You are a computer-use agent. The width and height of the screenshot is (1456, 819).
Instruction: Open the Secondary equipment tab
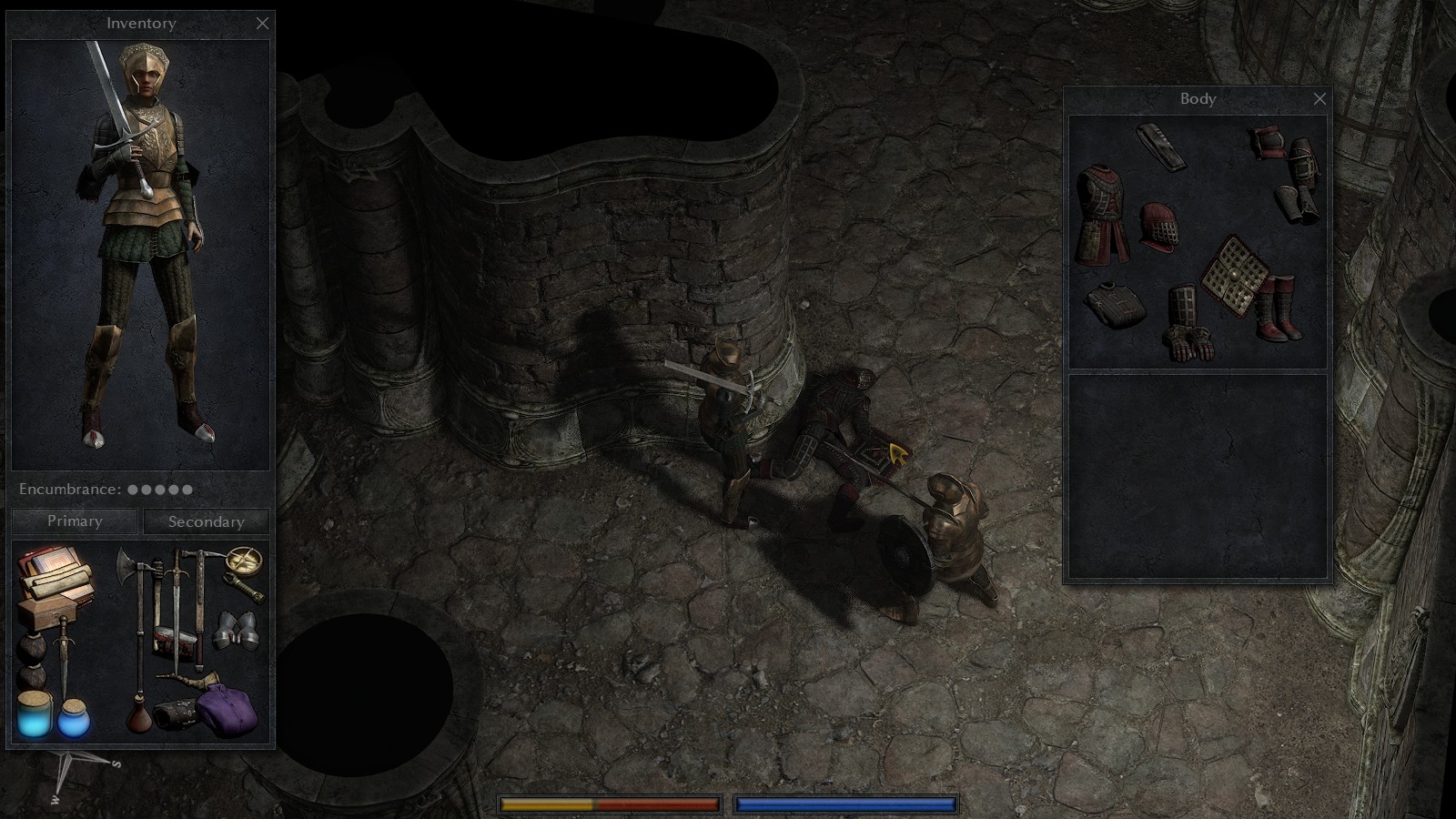205,521
